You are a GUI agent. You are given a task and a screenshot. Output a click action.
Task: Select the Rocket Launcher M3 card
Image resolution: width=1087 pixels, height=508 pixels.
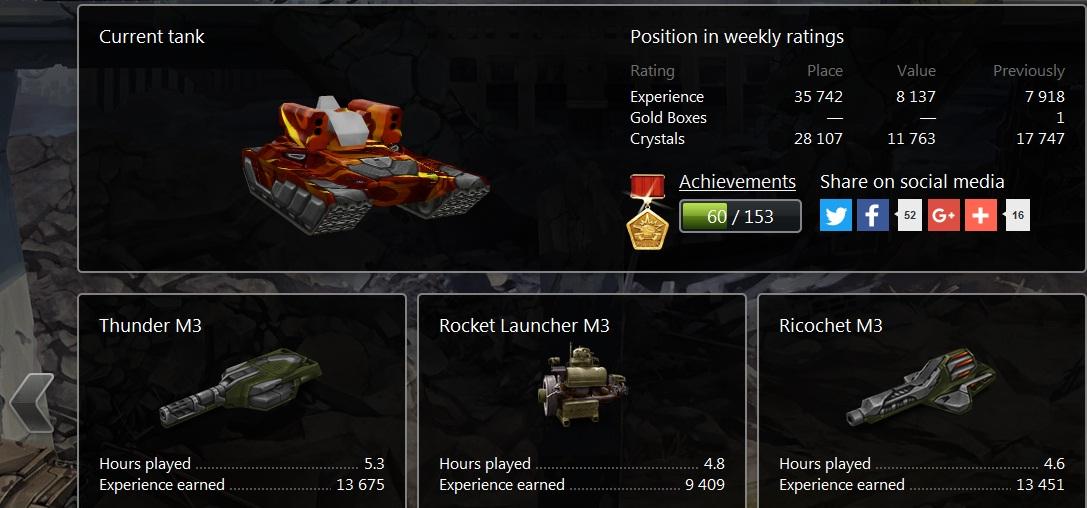(x=581, y=400)
